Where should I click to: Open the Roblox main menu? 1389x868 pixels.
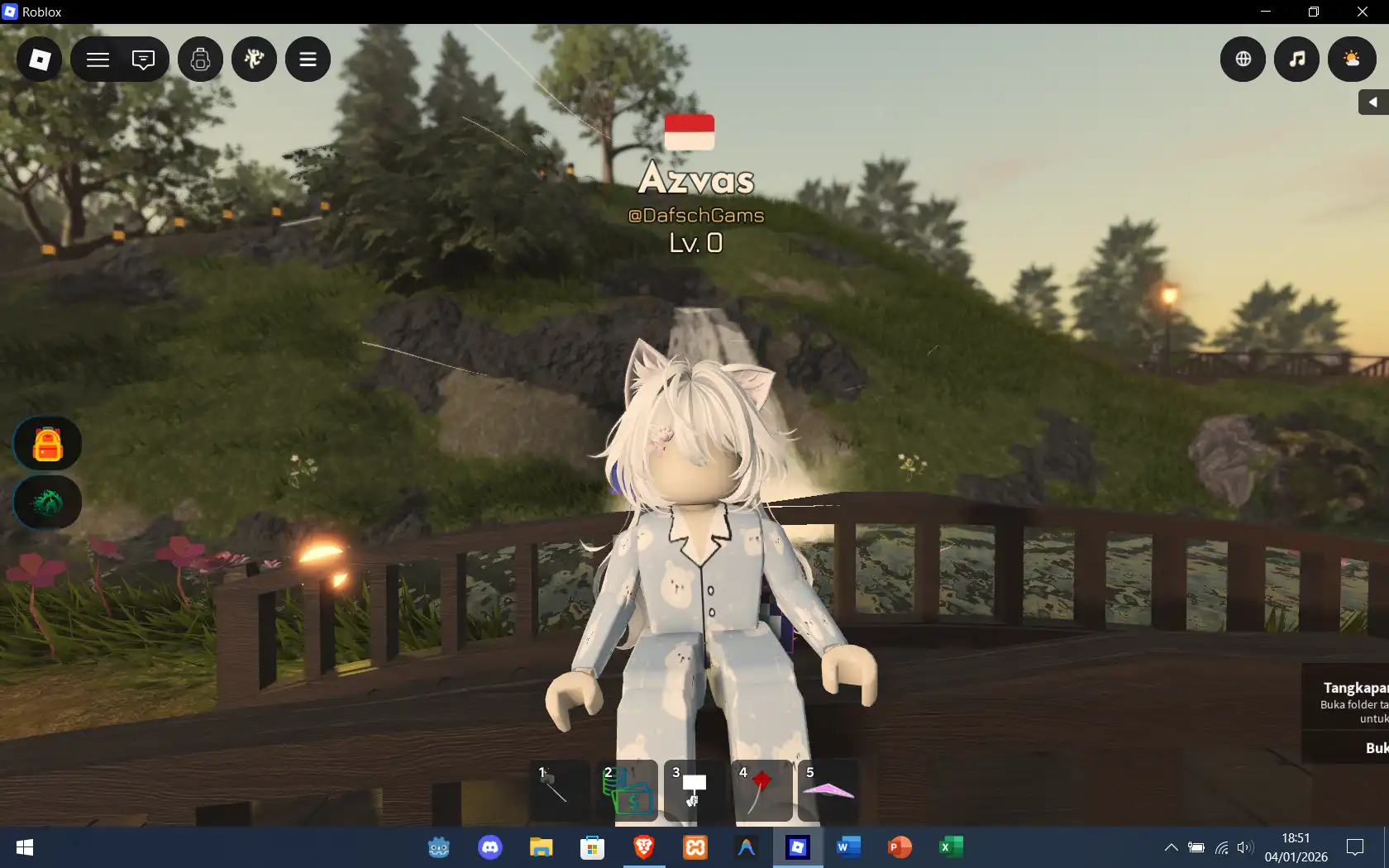click(38, 59)
